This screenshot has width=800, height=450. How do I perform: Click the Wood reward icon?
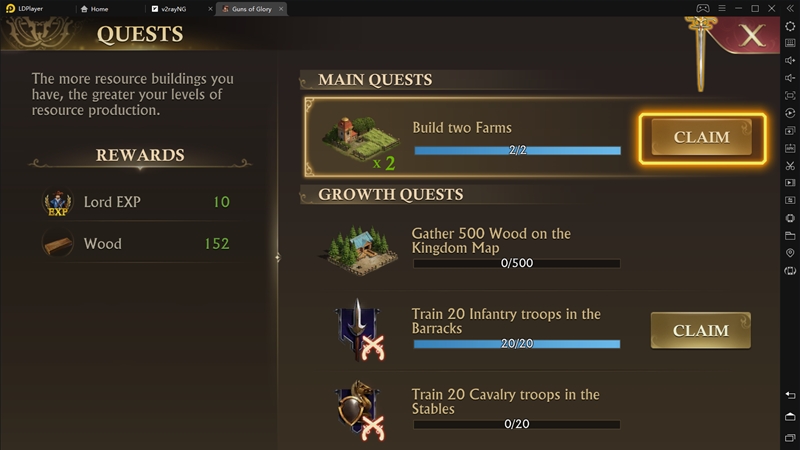pos(57,243)
